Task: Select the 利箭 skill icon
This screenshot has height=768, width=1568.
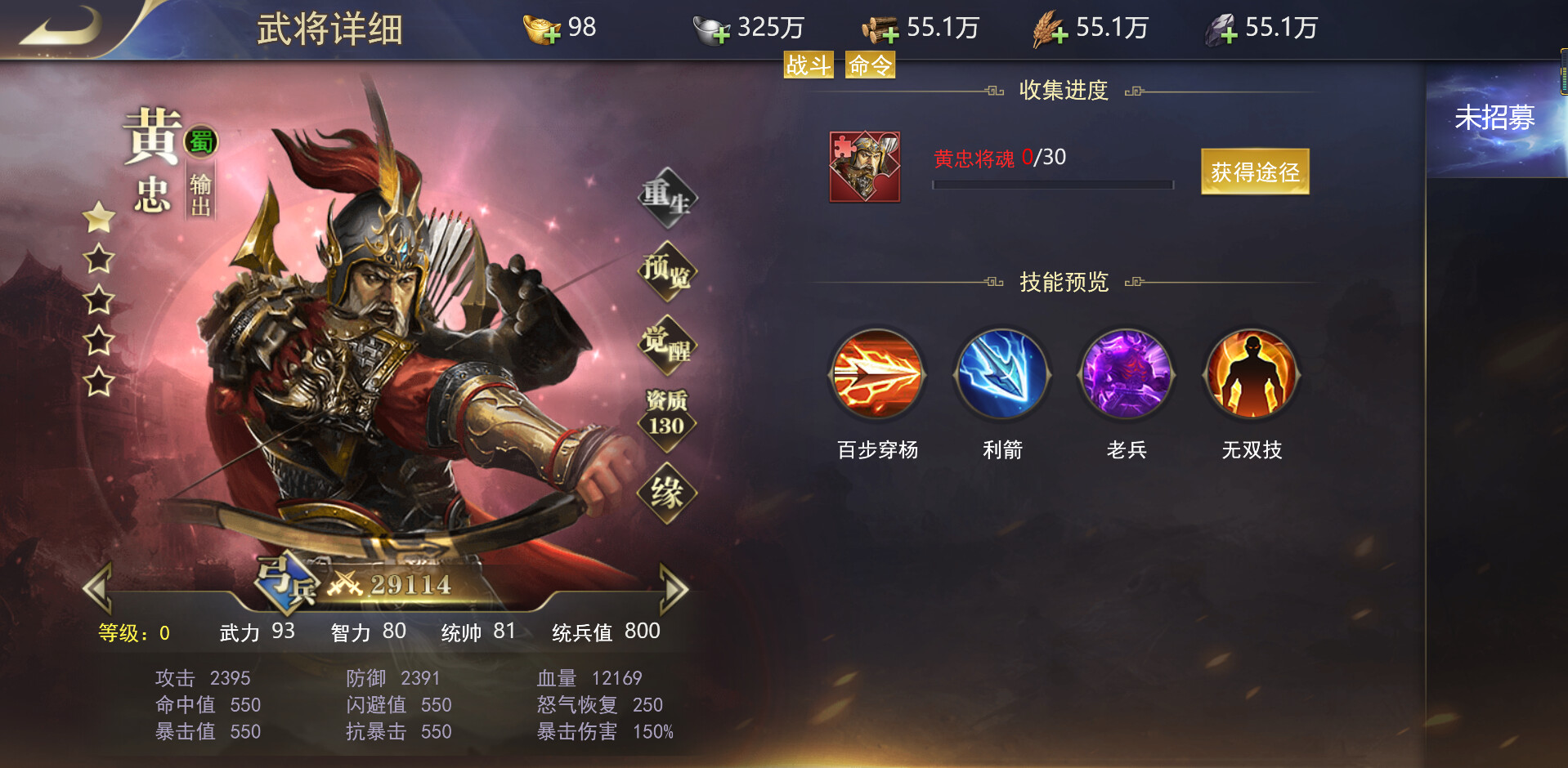Action: tap(1001, 375)
